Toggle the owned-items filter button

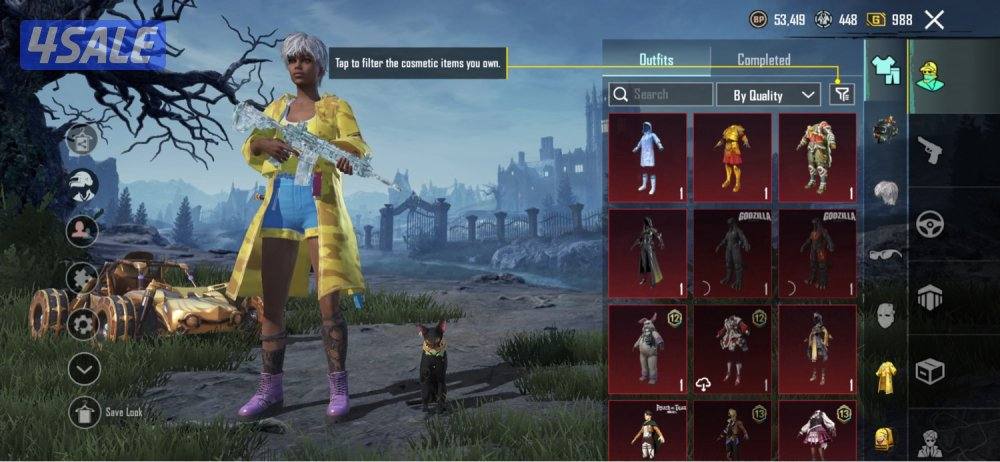point(843,94)
